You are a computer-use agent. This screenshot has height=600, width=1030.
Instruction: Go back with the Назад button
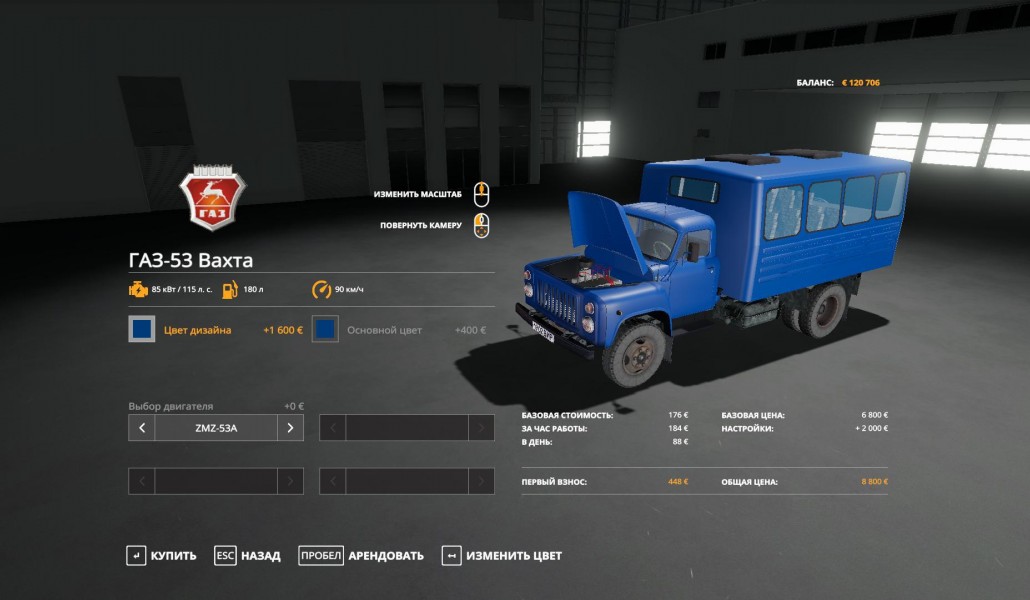click(248, 556)
